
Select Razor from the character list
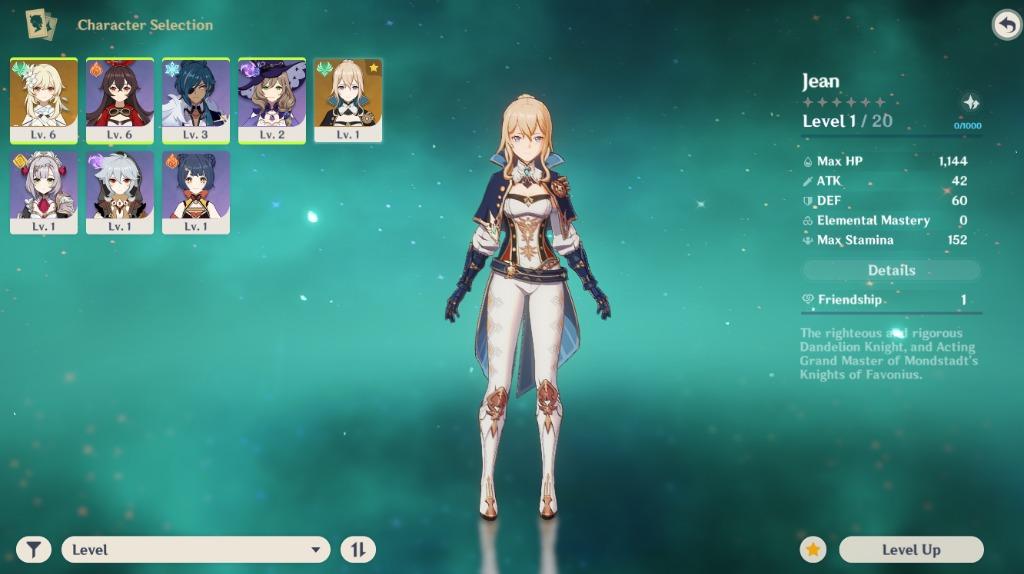pyautogui.click(x=120, y=191)
